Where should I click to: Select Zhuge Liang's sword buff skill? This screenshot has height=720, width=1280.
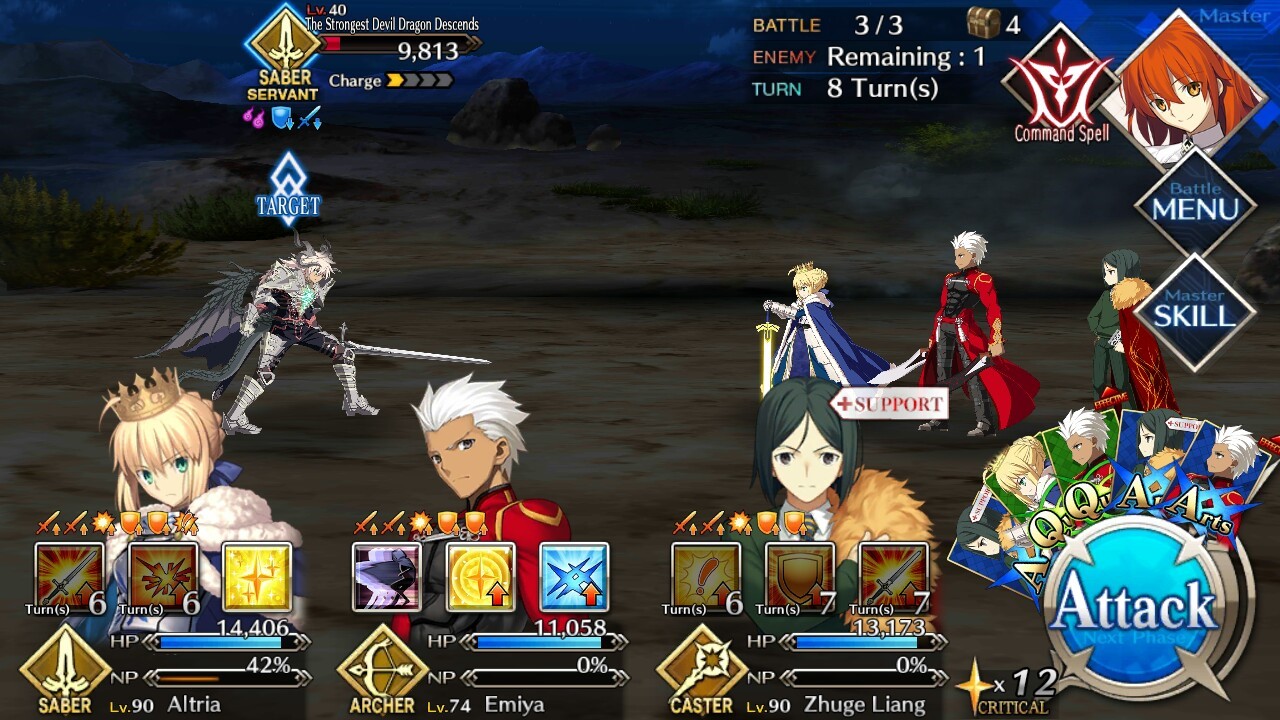pos(894,577)
